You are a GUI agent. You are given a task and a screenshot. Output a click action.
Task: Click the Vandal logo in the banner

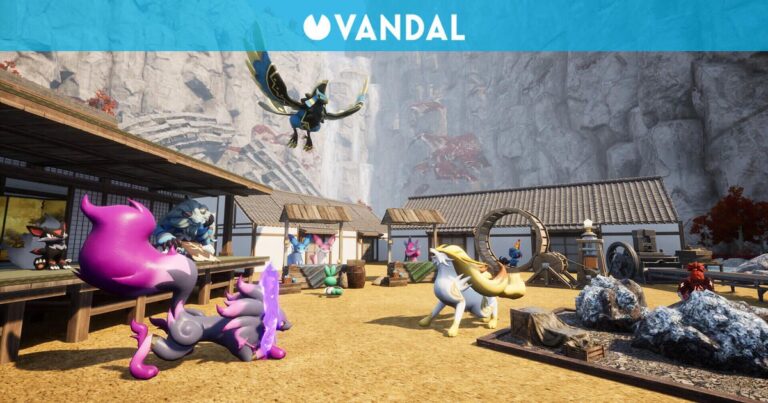pyautogui.click(x=384, y=27)
